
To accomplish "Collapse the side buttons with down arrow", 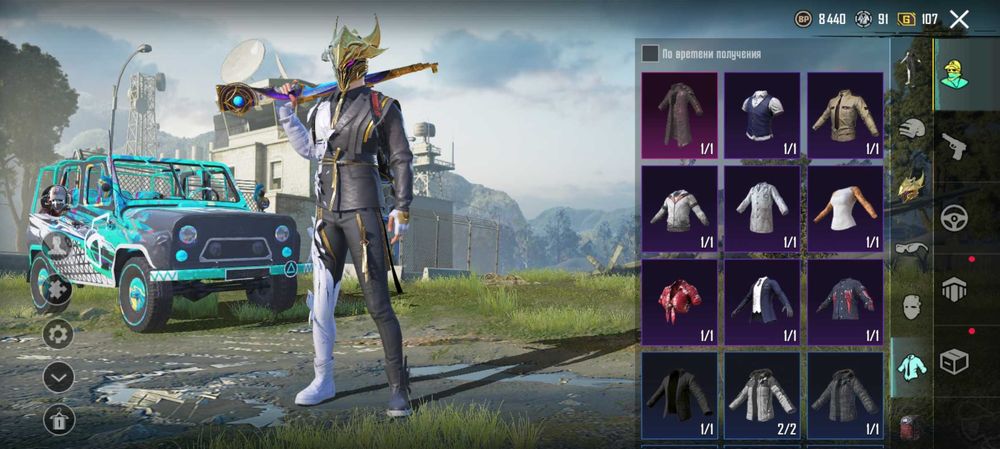I will (58, 376).
